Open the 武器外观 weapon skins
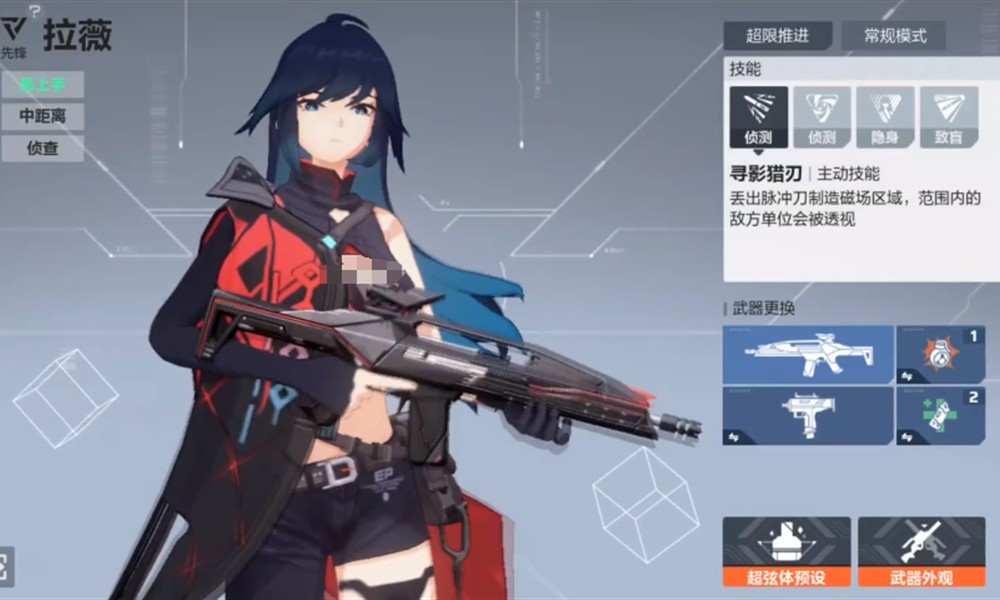This screenshot has height=600, width=1000. pos(921,551)
